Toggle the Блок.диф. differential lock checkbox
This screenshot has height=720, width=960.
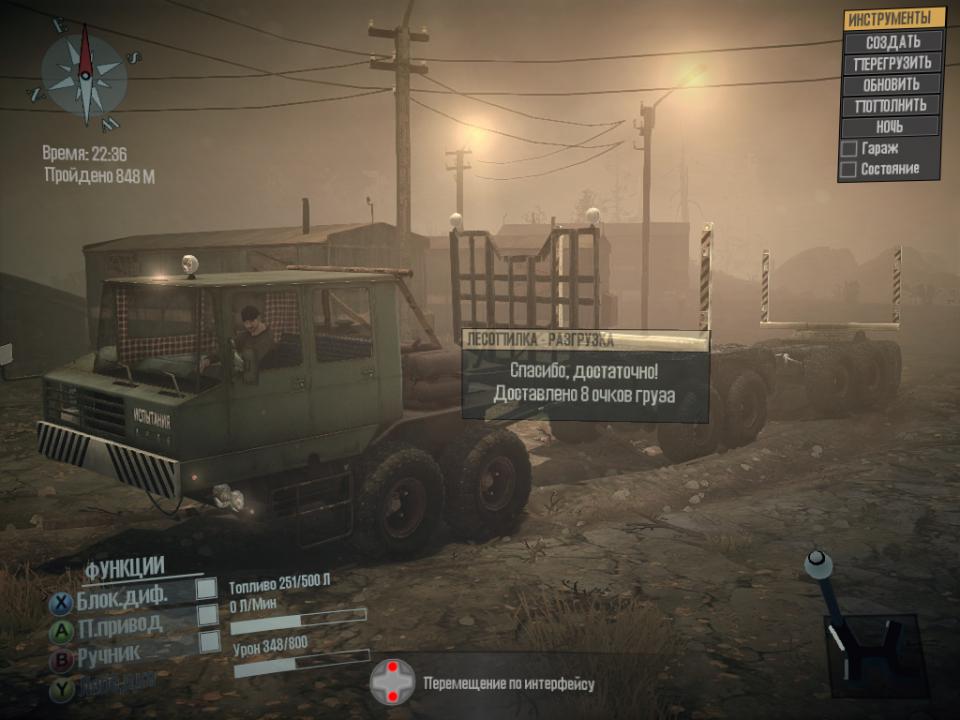[207, 588]
